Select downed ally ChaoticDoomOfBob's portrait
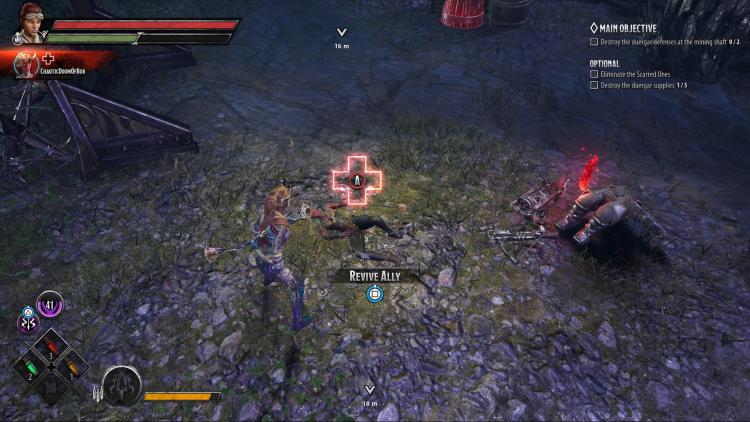 [24, 64]
